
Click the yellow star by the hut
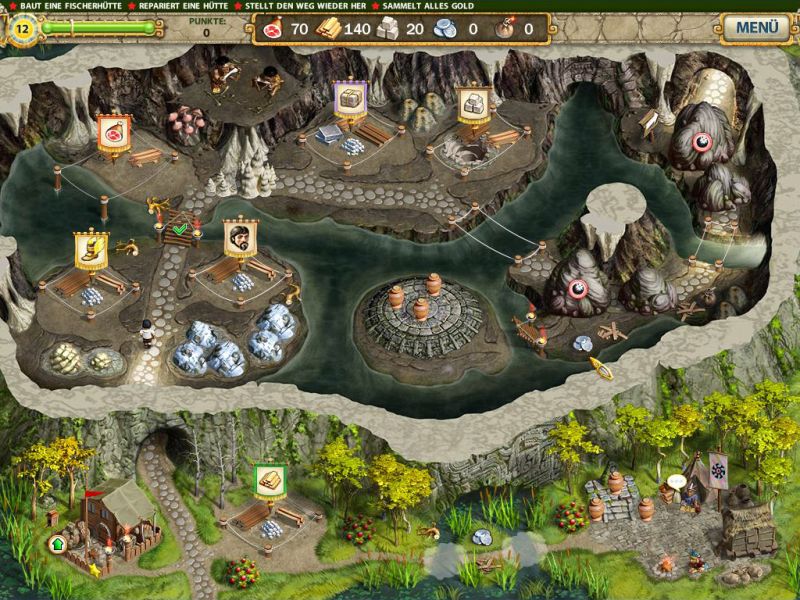95,570
